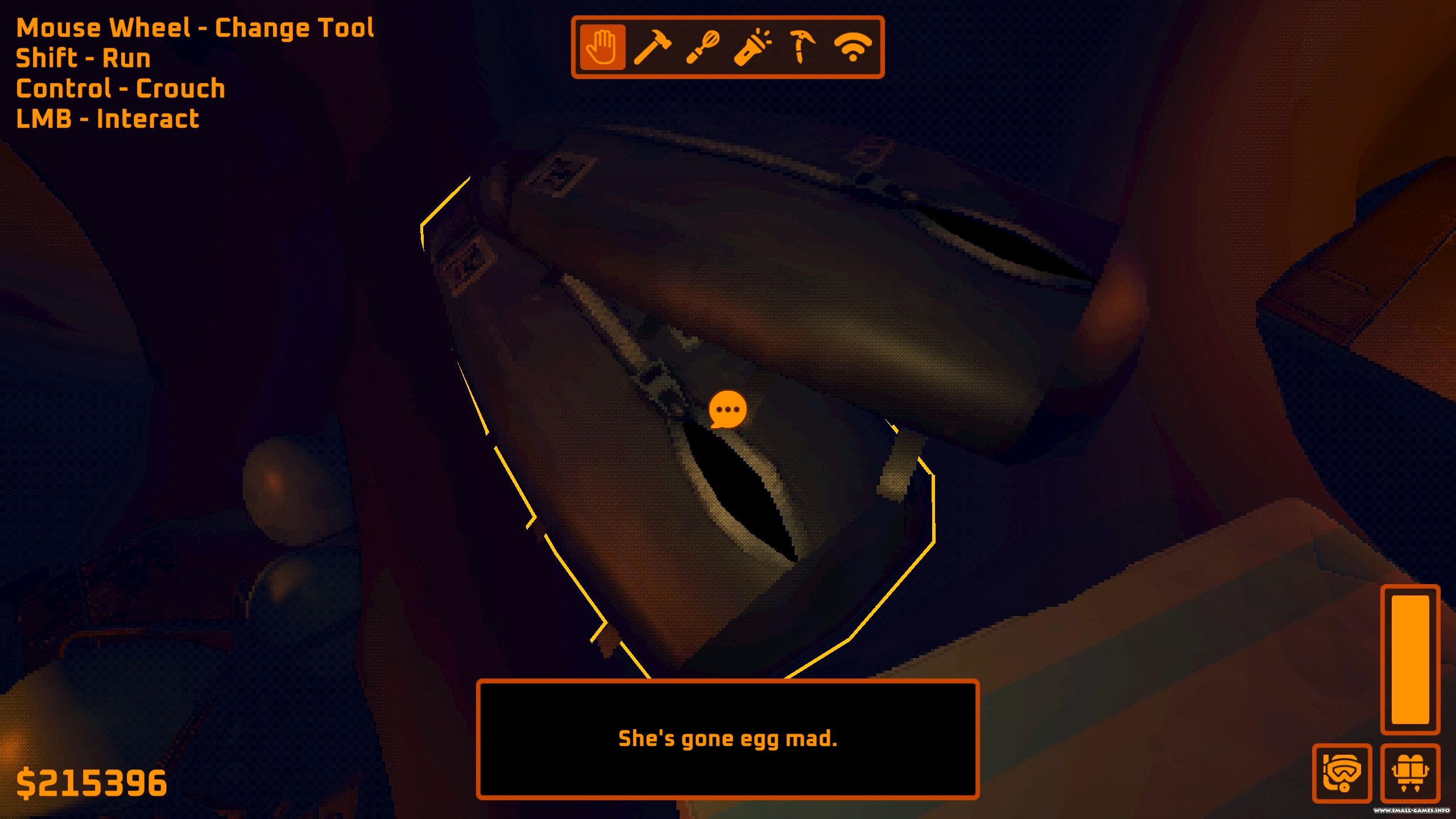Viewport: 1456px width, 819px height.
Task: Select the open hand tool
Action: tap(602, 47)
